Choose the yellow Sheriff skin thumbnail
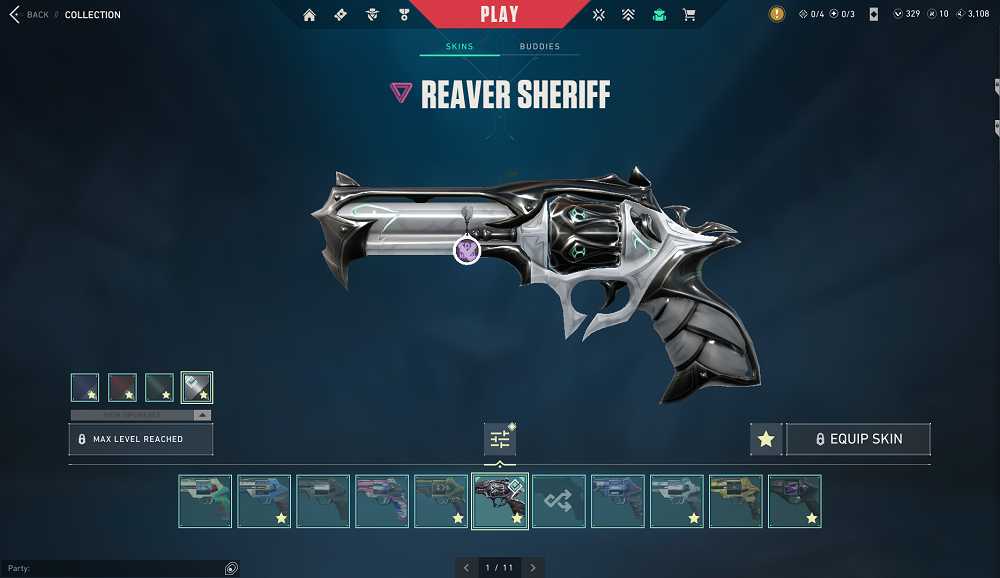The image size is (1000, 578). pyautogui.click(x=736, y=501)
